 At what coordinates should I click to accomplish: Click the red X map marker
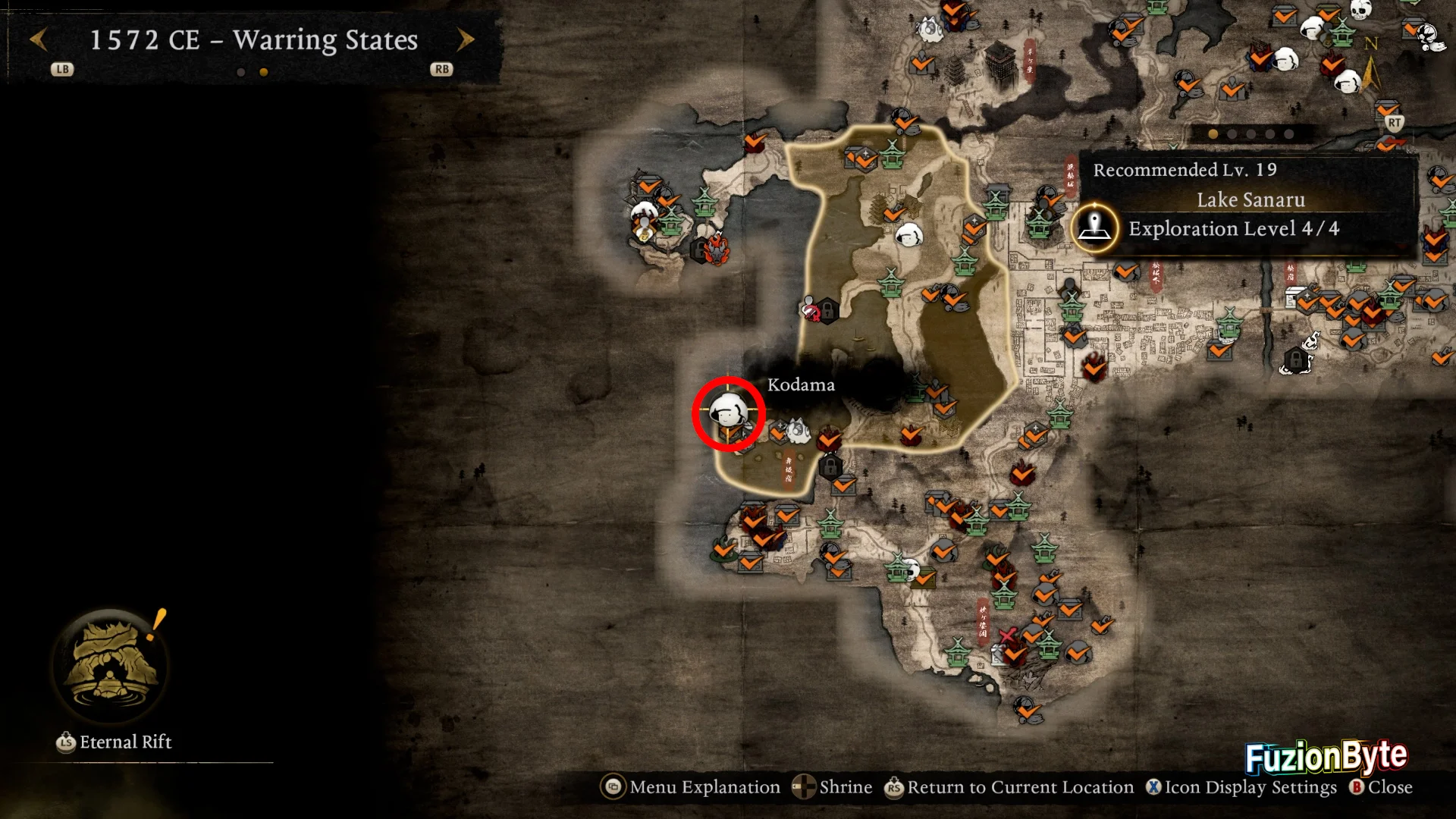pyautogui.click(x=1007, y=635)
